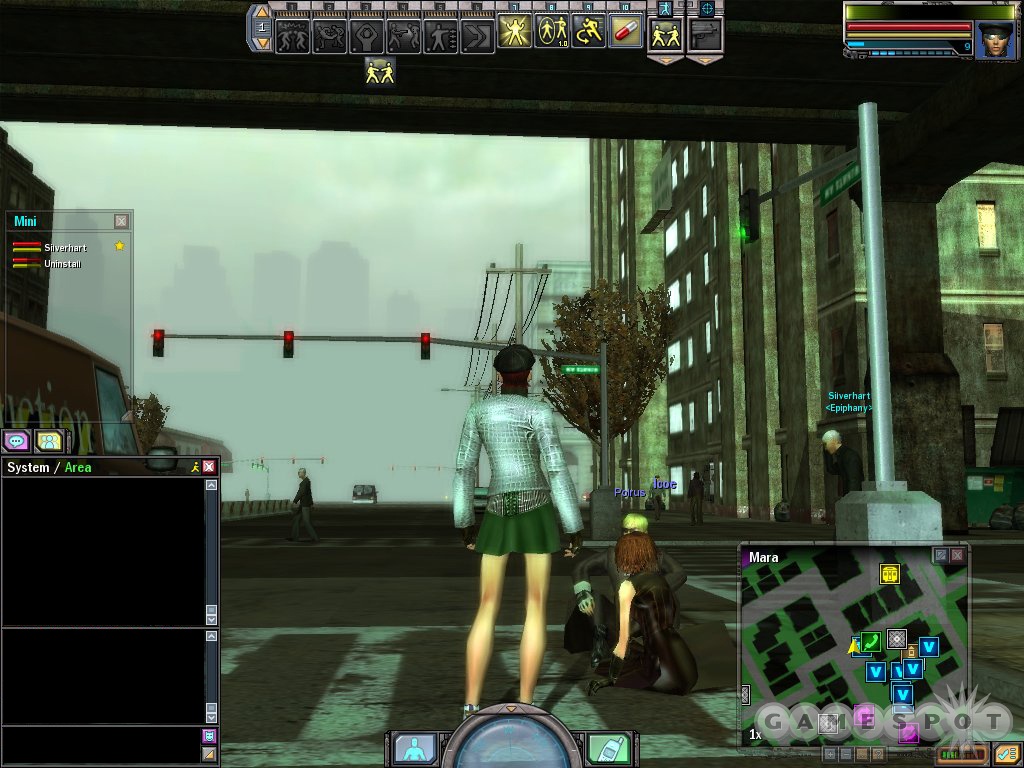
Task: Click the yellow subway station map marker
Action: 889,574
